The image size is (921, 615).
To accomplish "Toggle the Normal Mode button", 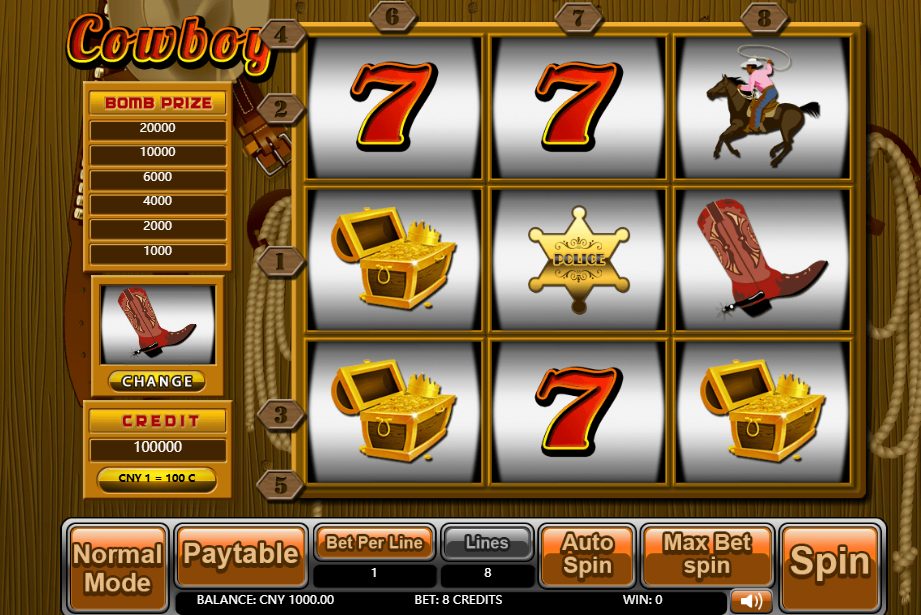I will pos(119,567).
